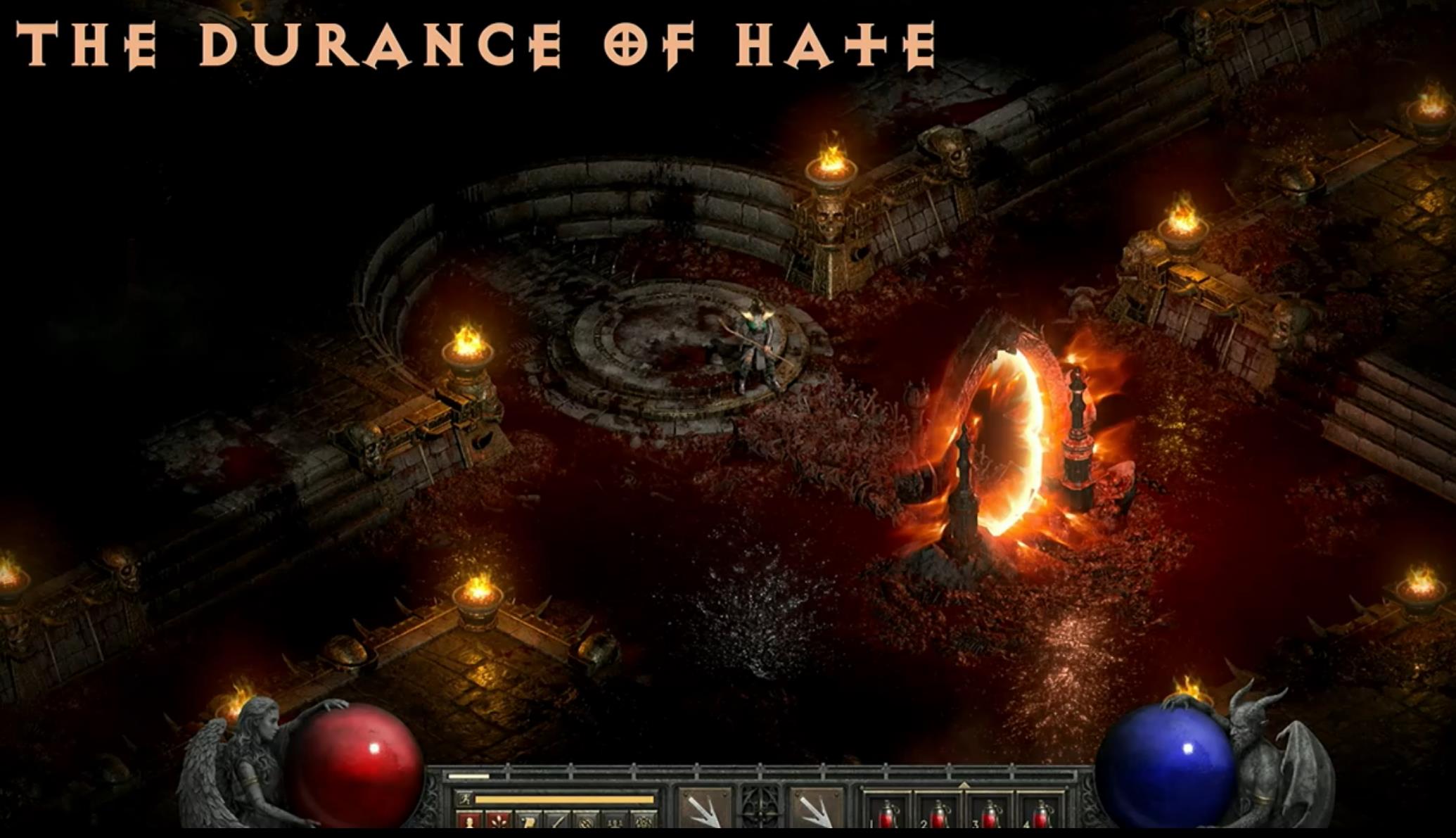Image resolution: width=1456 pixels, height=838 pixels.
Task: Toggle the gothic mini-panel button between skills
Action: [760, 808]
